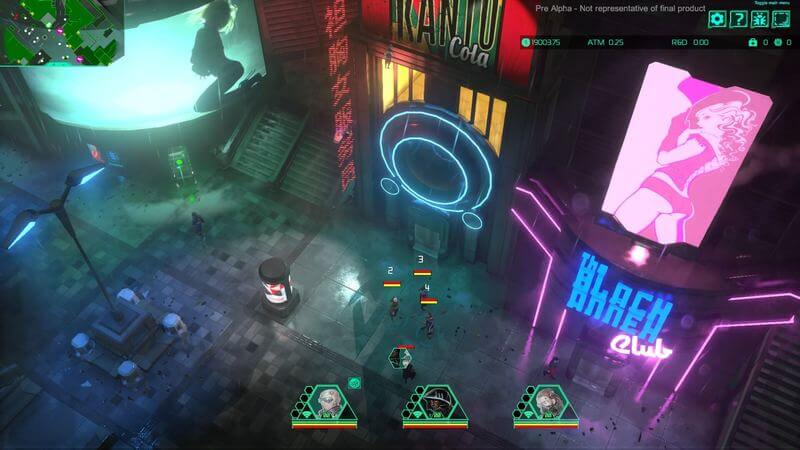
Task: Click the bug report icon
Action: pyautogui.click(x=759, y=19)
